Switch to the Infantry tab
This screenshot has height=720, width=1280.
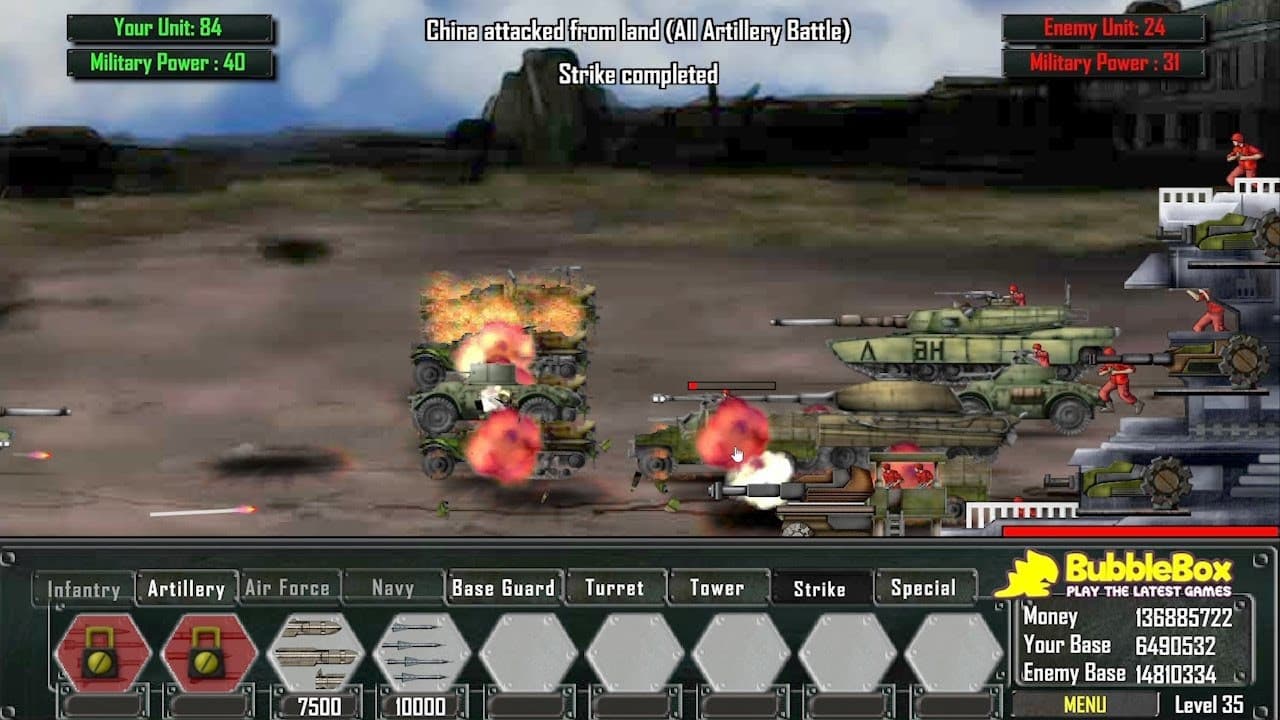[x=86, y=589]
